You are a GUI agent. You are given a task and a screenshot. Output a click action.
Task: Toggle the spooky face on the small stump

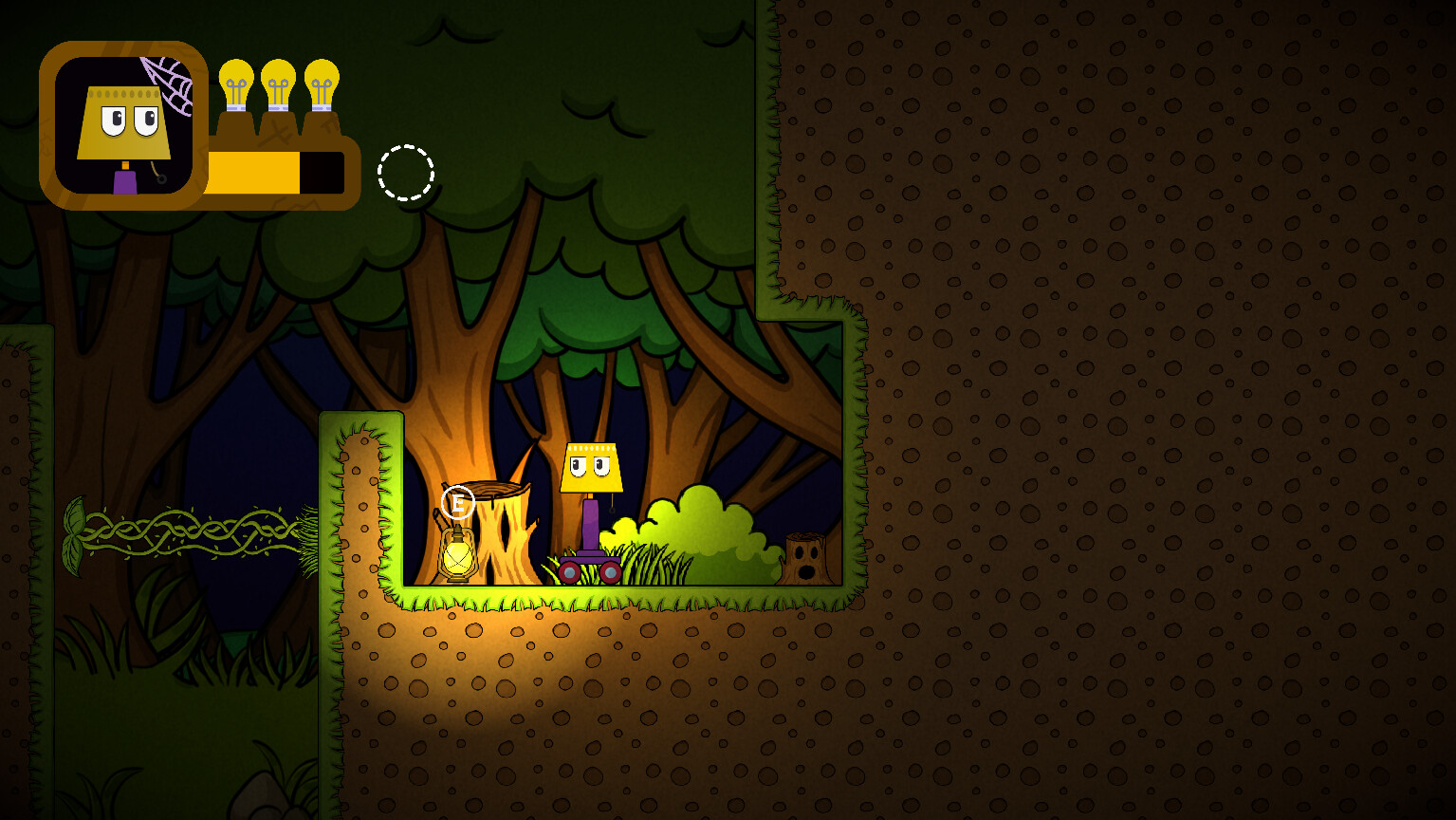coord(802,560)
